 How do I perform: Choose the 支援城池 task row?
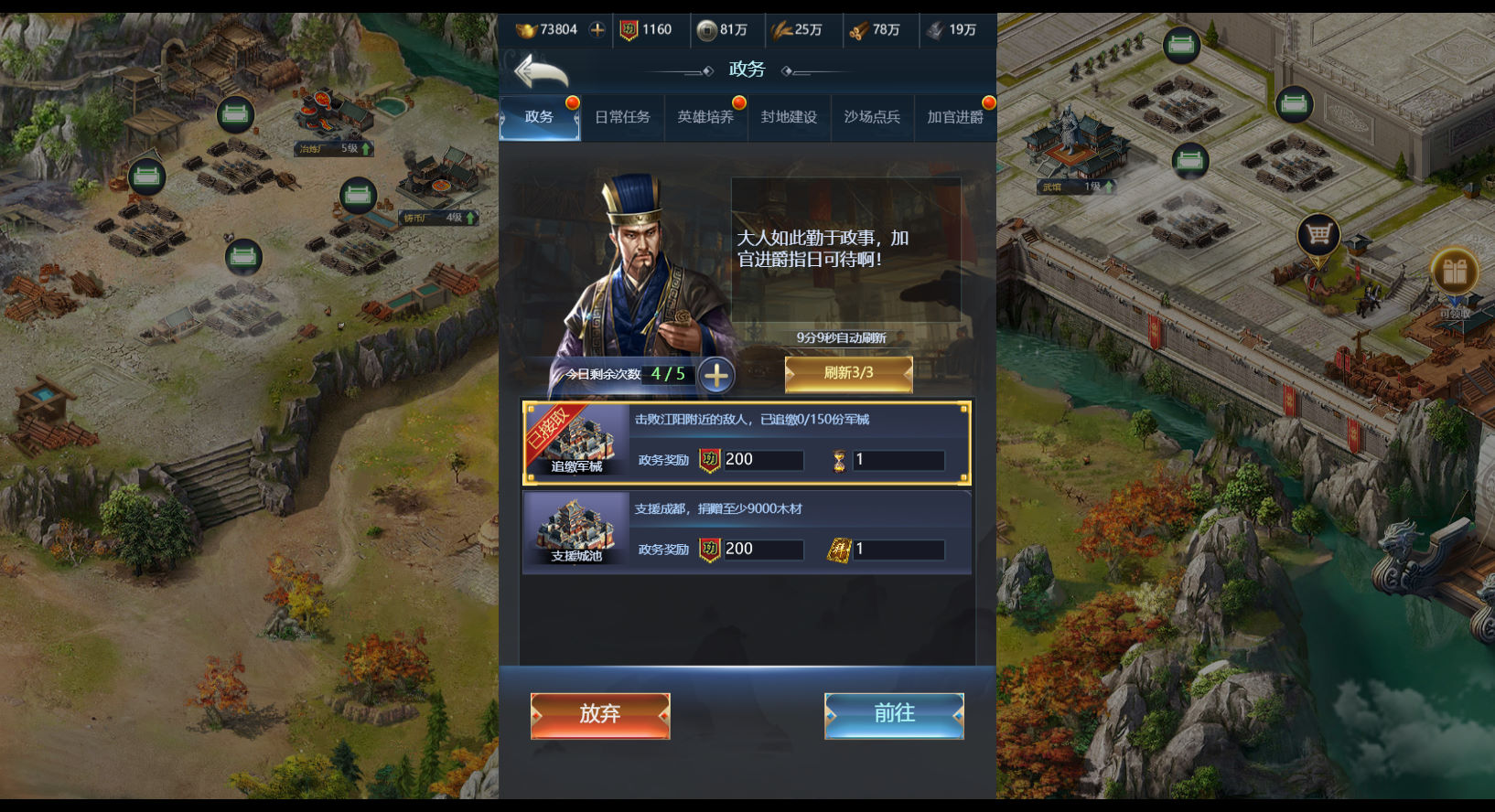[x=747, y=532]
